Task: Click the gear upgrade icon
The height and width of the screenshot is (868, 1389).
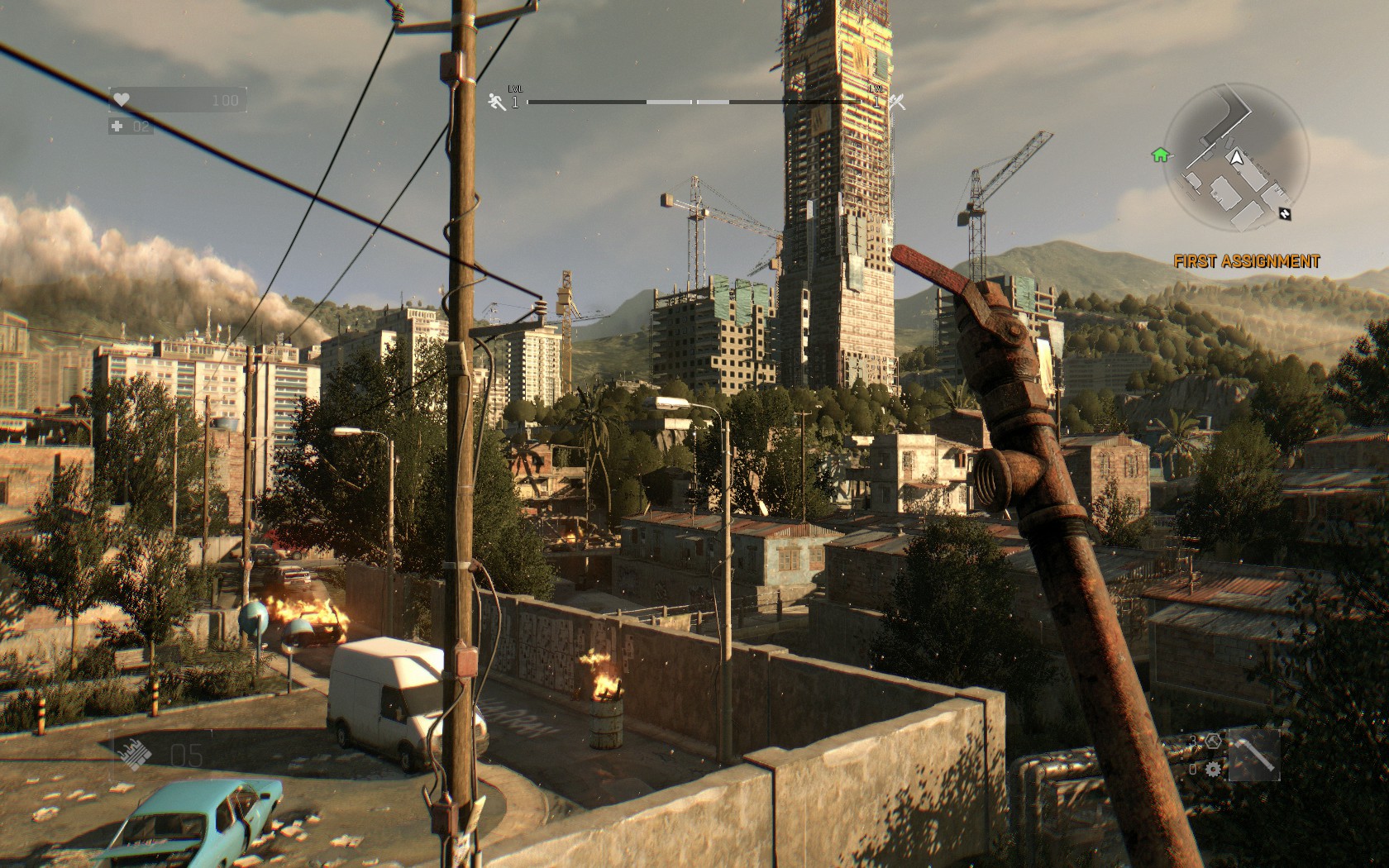Action: pos(1213,769)
